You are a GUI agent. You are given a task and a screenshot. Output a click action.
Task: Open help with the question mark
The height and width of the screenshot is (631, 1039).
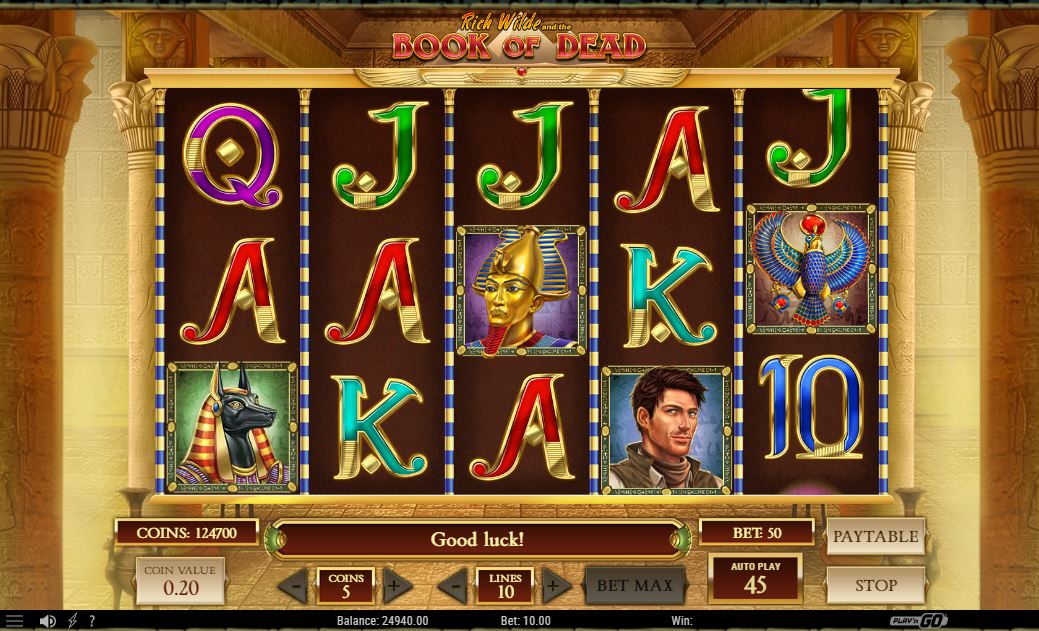[x=92, y=621]
